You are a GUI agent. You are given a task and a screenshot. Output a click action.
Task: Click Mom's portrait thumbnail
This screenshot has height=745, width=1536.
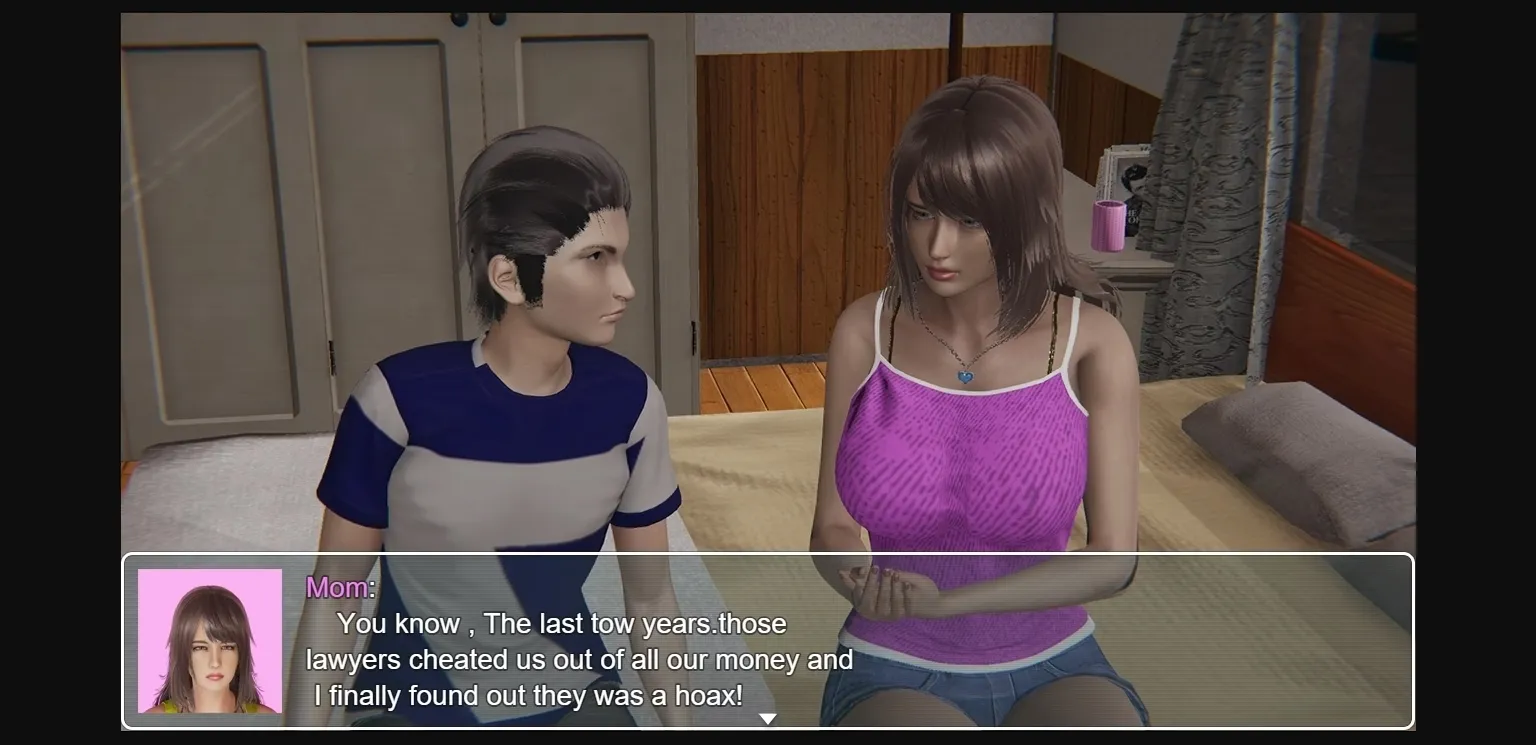pyautogui.click(x=210, y=640)
